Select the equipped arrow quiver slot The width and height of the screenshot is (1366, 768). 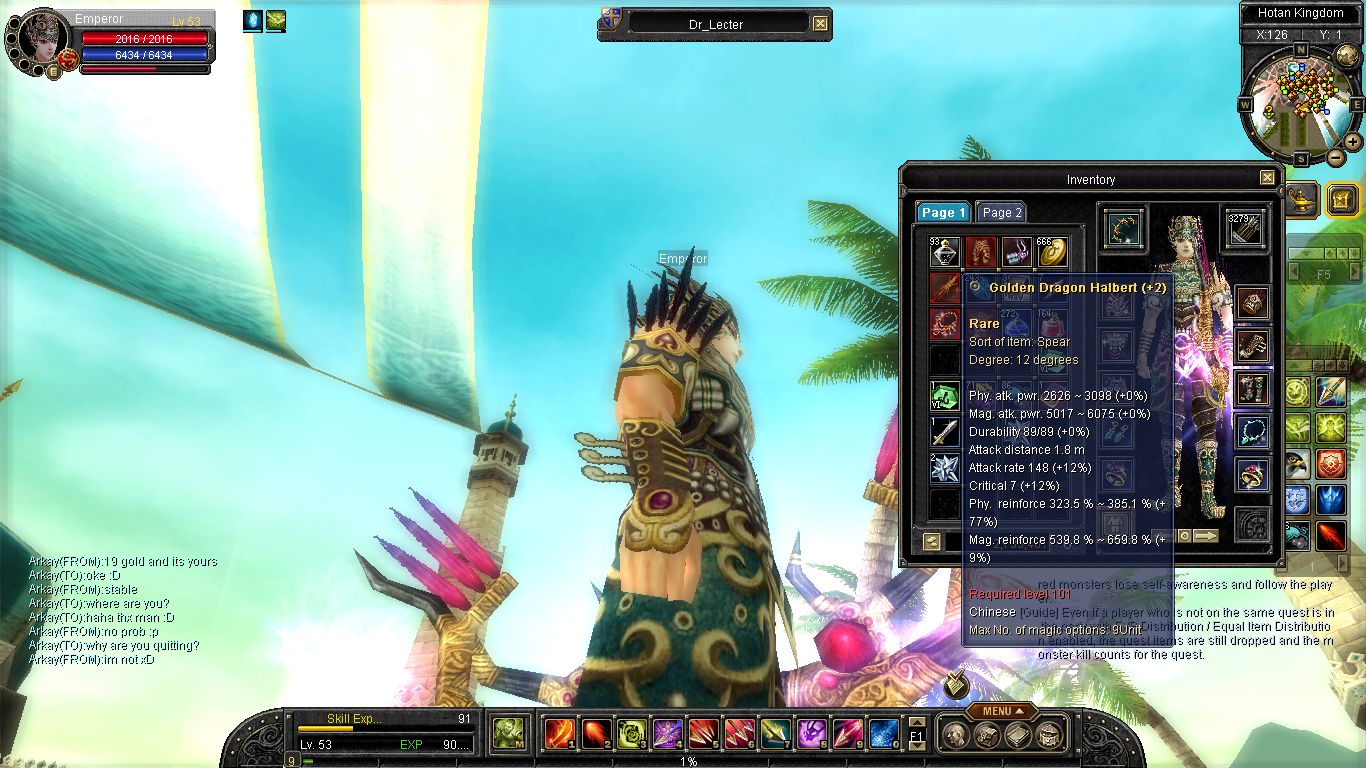[x=1246, y=229]
